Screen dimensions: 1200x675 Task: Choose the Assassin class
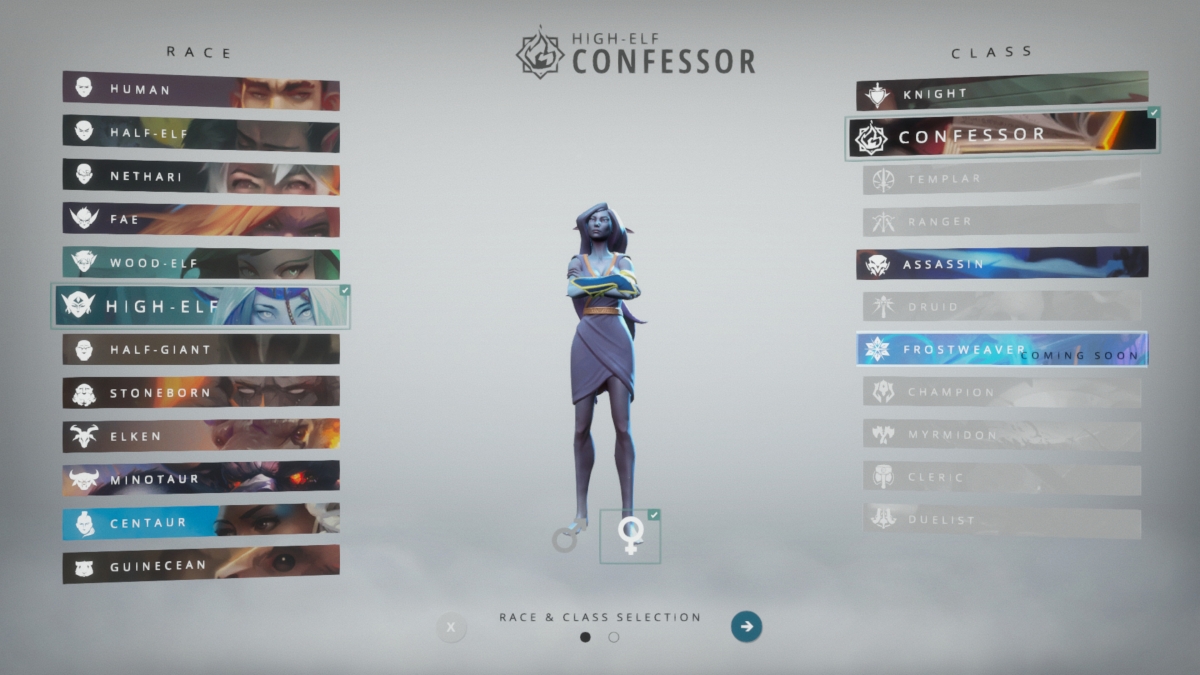click(1002, 264)
